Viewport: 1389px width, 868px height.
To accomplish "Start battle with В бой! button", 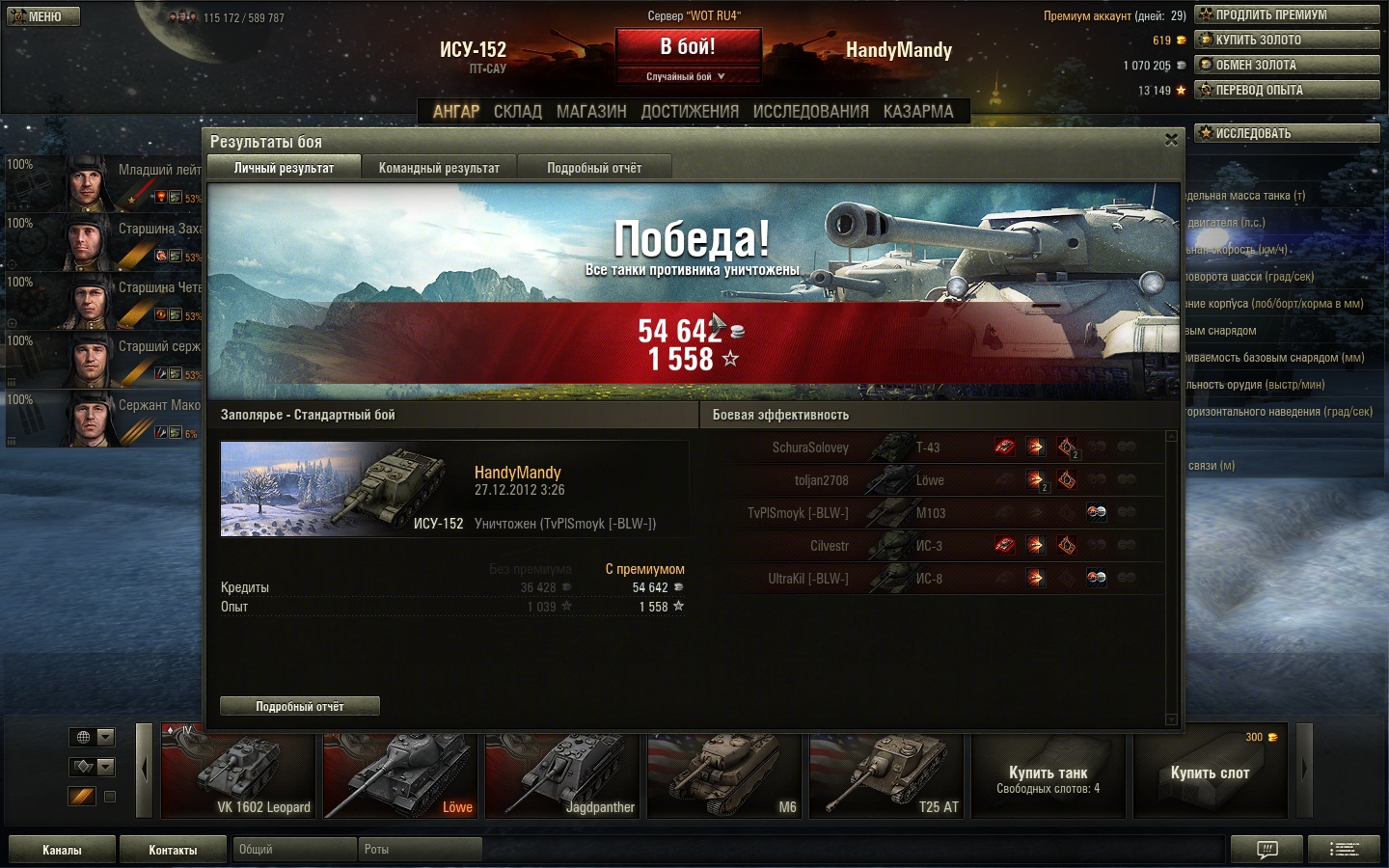I will [x=688, y=46].
